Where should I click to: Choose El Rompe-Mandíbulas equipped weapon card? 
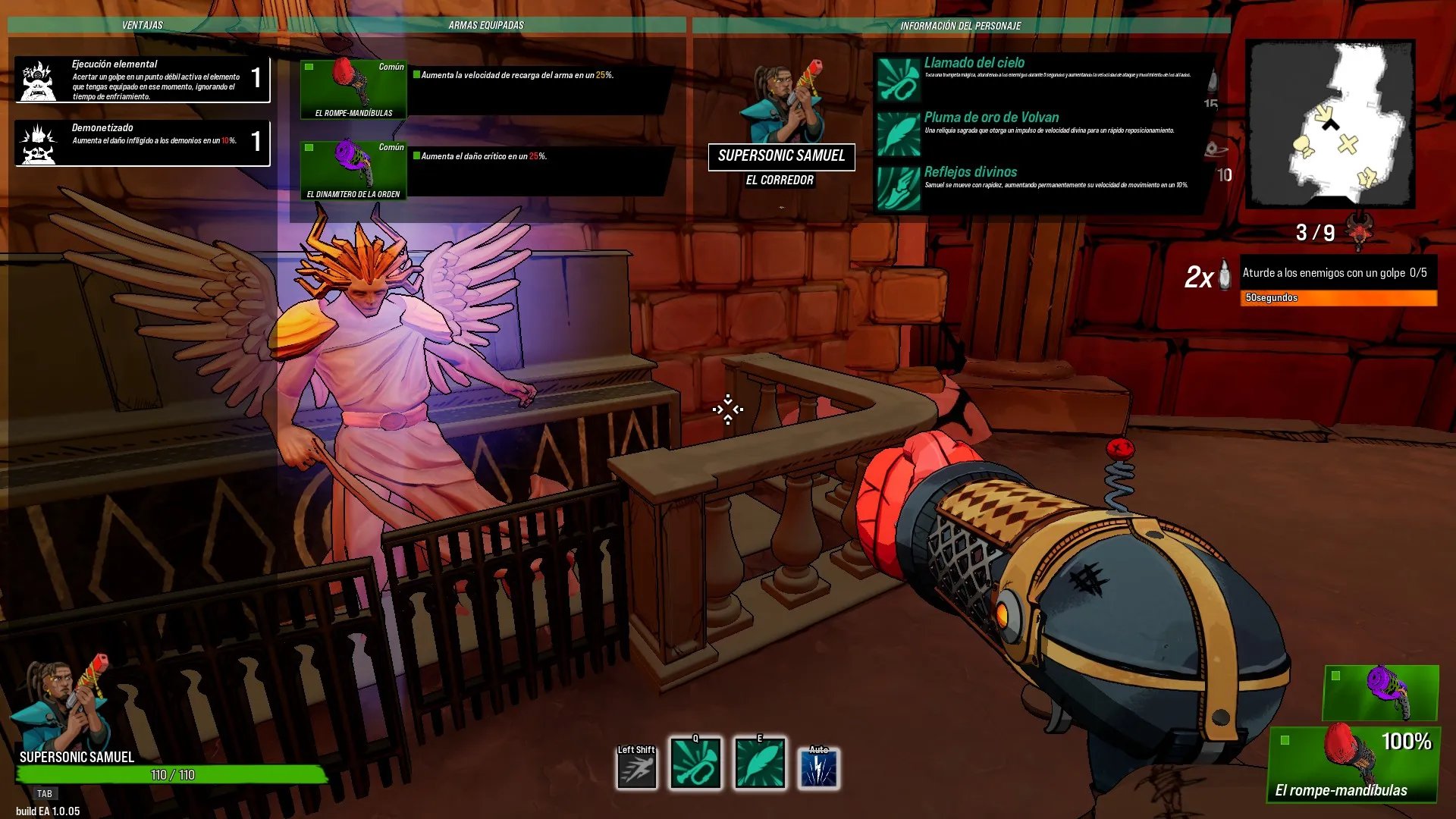coord(353,89)
